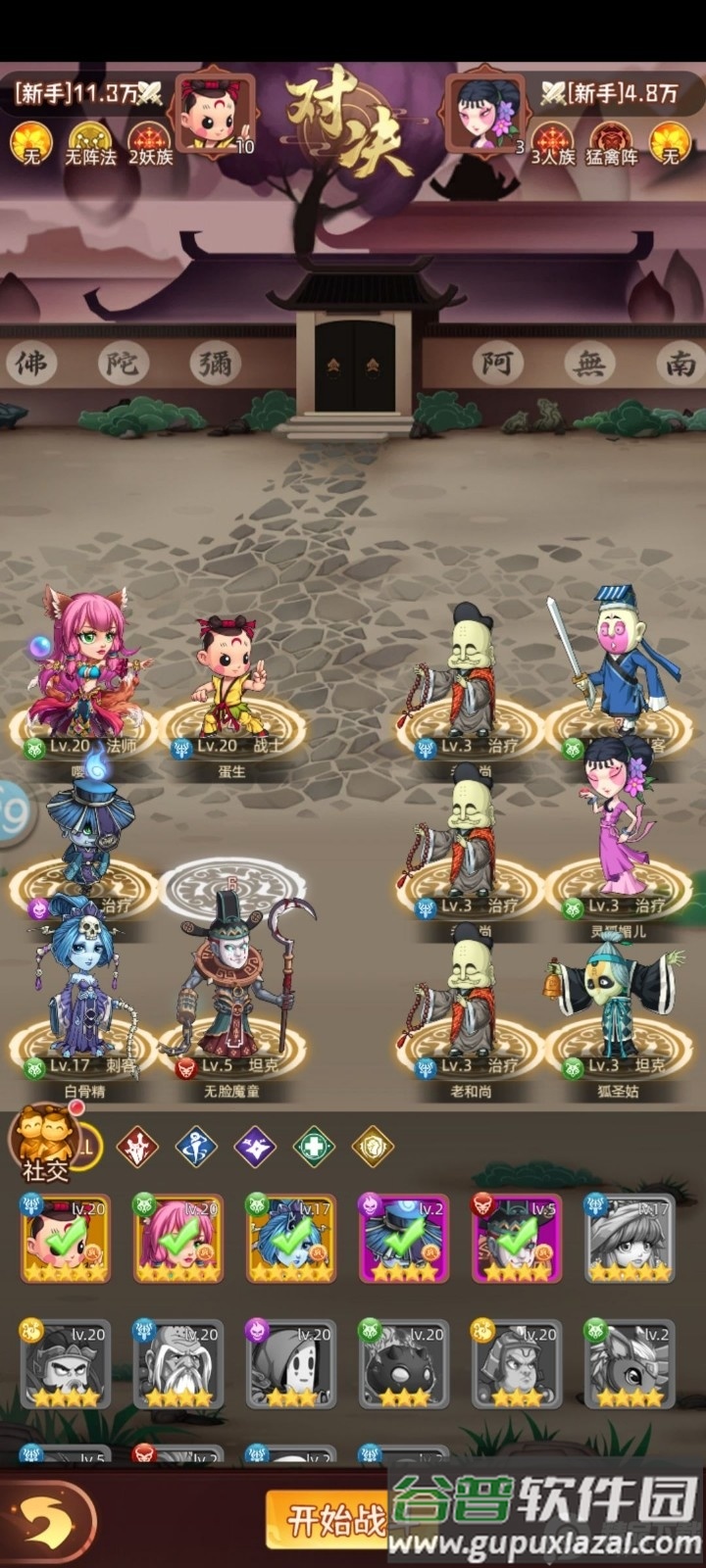Start the battle with the orange button
706x1568 pixels.
point(328,1522)
